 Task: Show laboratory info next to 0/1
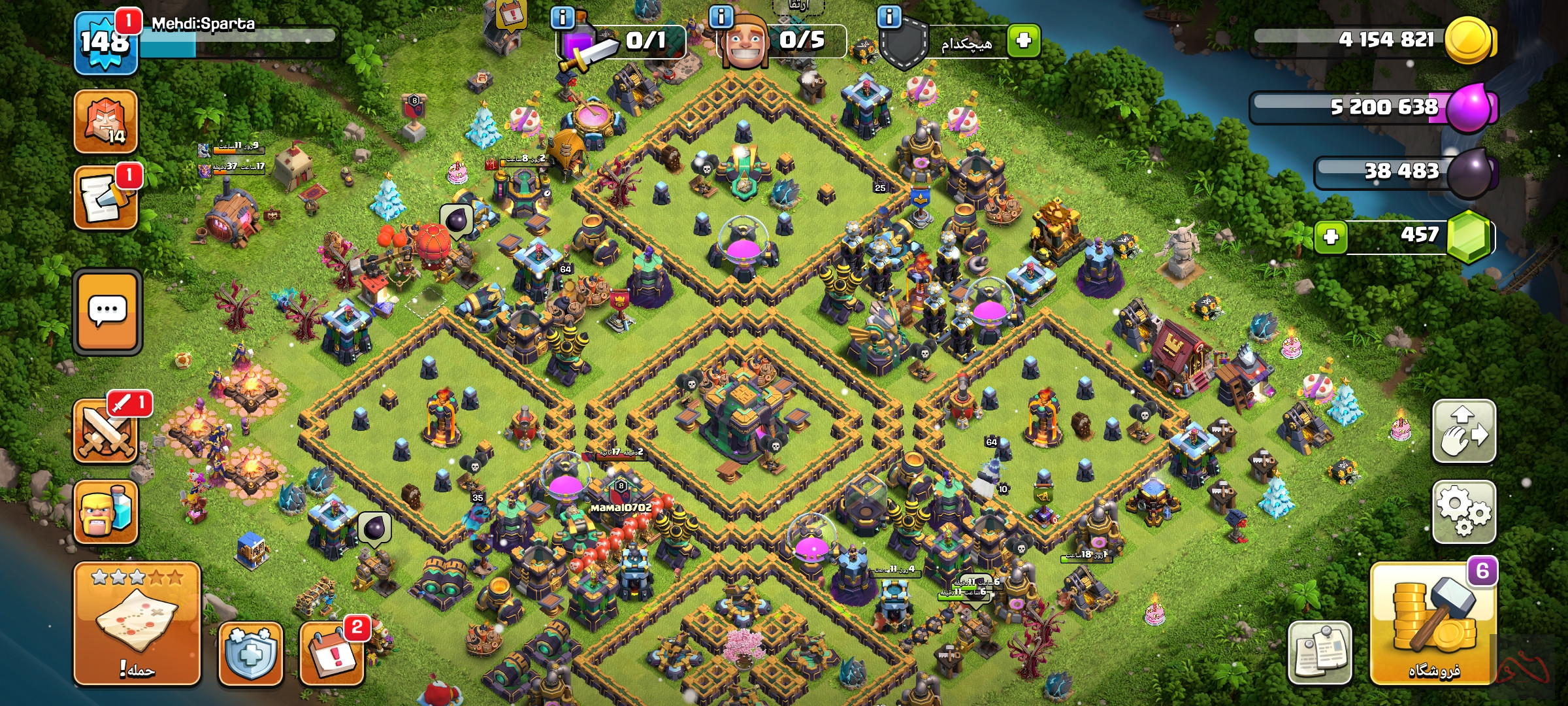(563, 17)
